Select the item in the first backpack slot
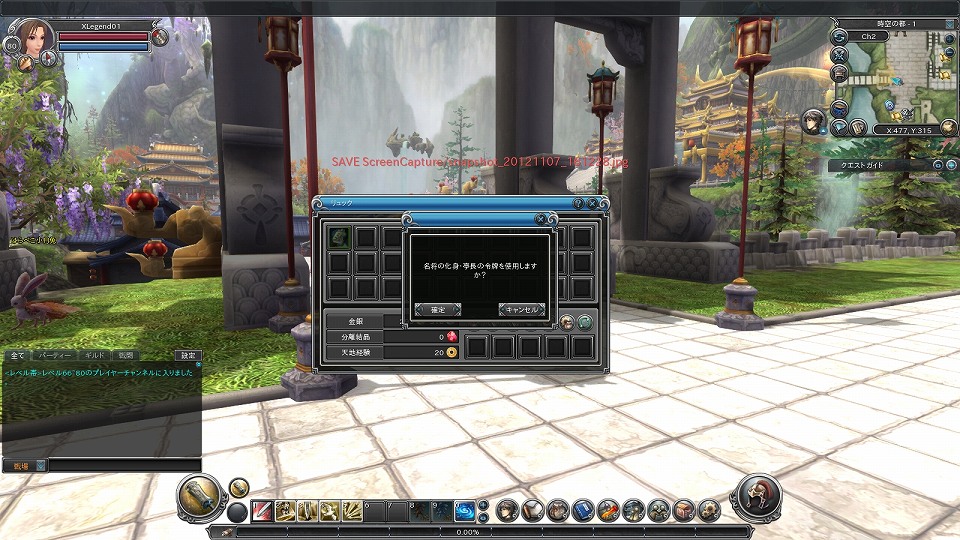 (x=340, y=237)
